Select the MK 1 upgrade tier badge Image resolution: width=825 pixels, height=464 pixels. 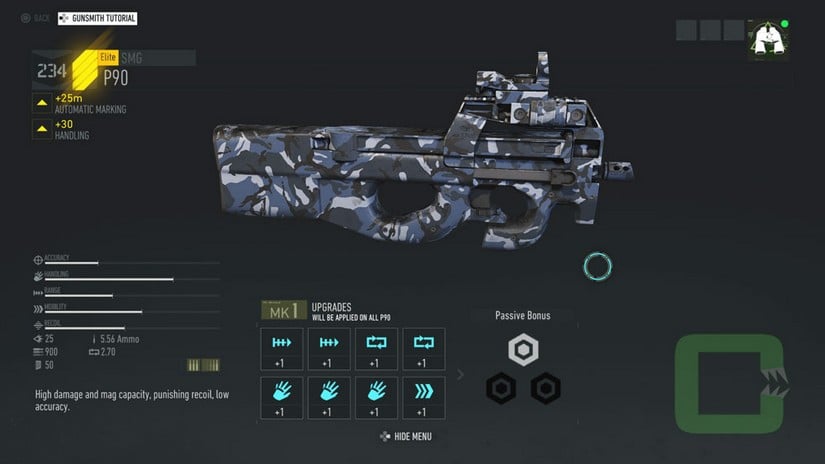click(283, 312)
